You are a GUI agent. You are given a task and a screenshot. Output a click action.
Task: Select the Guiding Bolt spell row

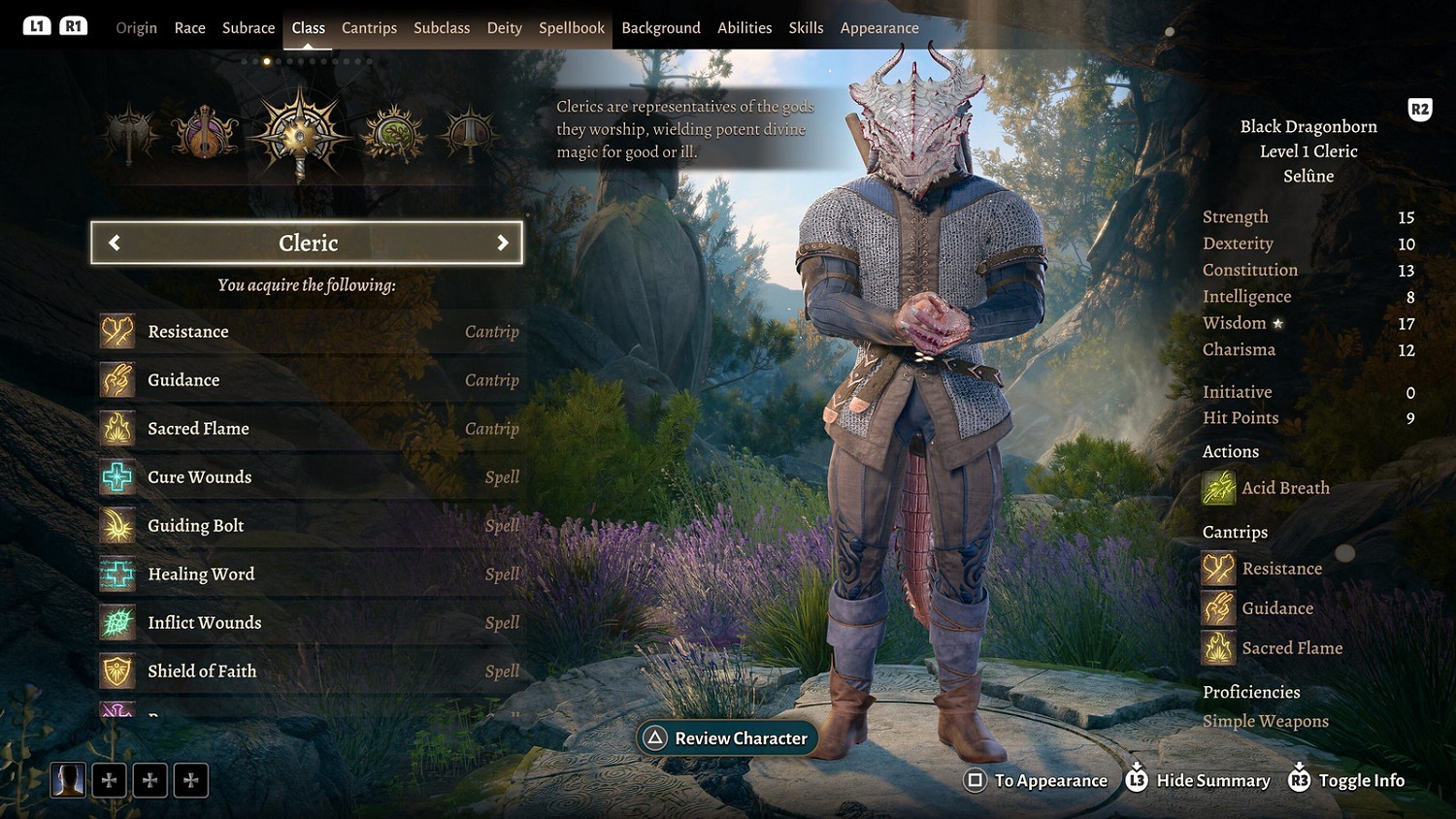pos(309,526)
